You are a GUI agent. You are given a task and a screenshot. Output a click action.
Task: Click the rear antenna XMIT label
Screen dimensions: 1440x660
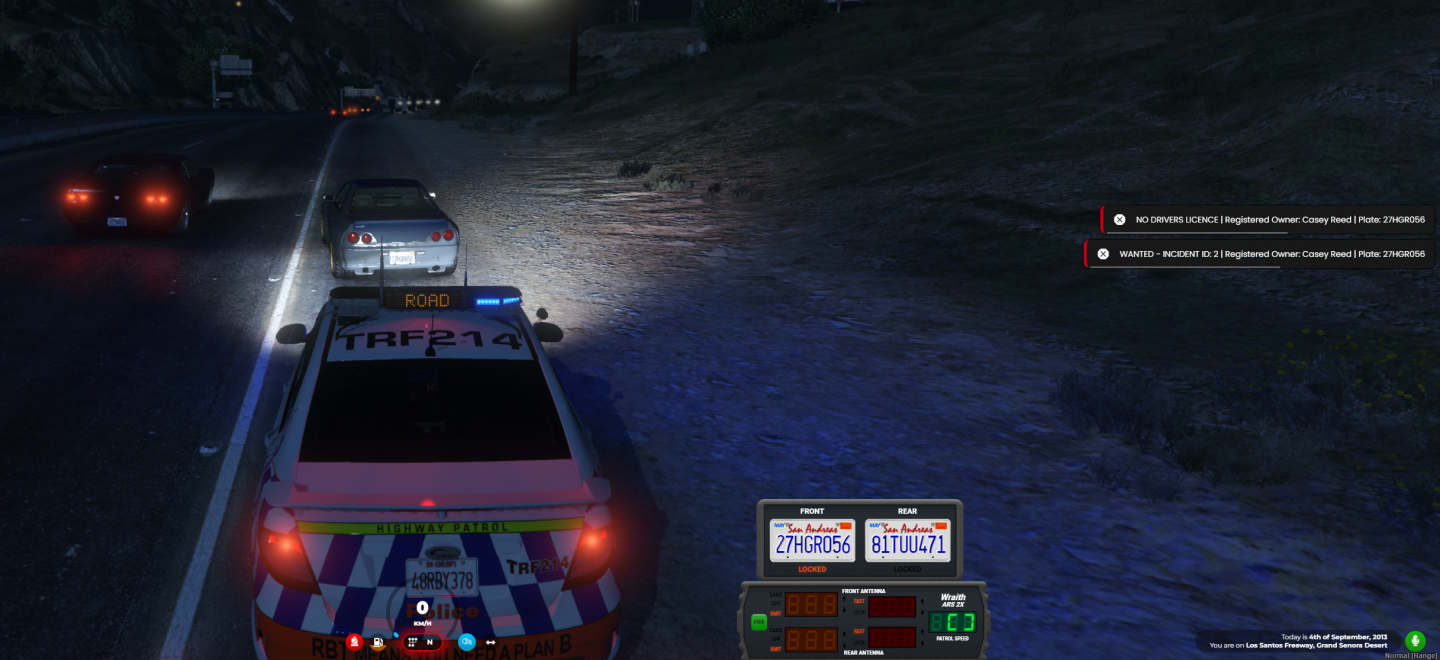click(x=775, y=649)
